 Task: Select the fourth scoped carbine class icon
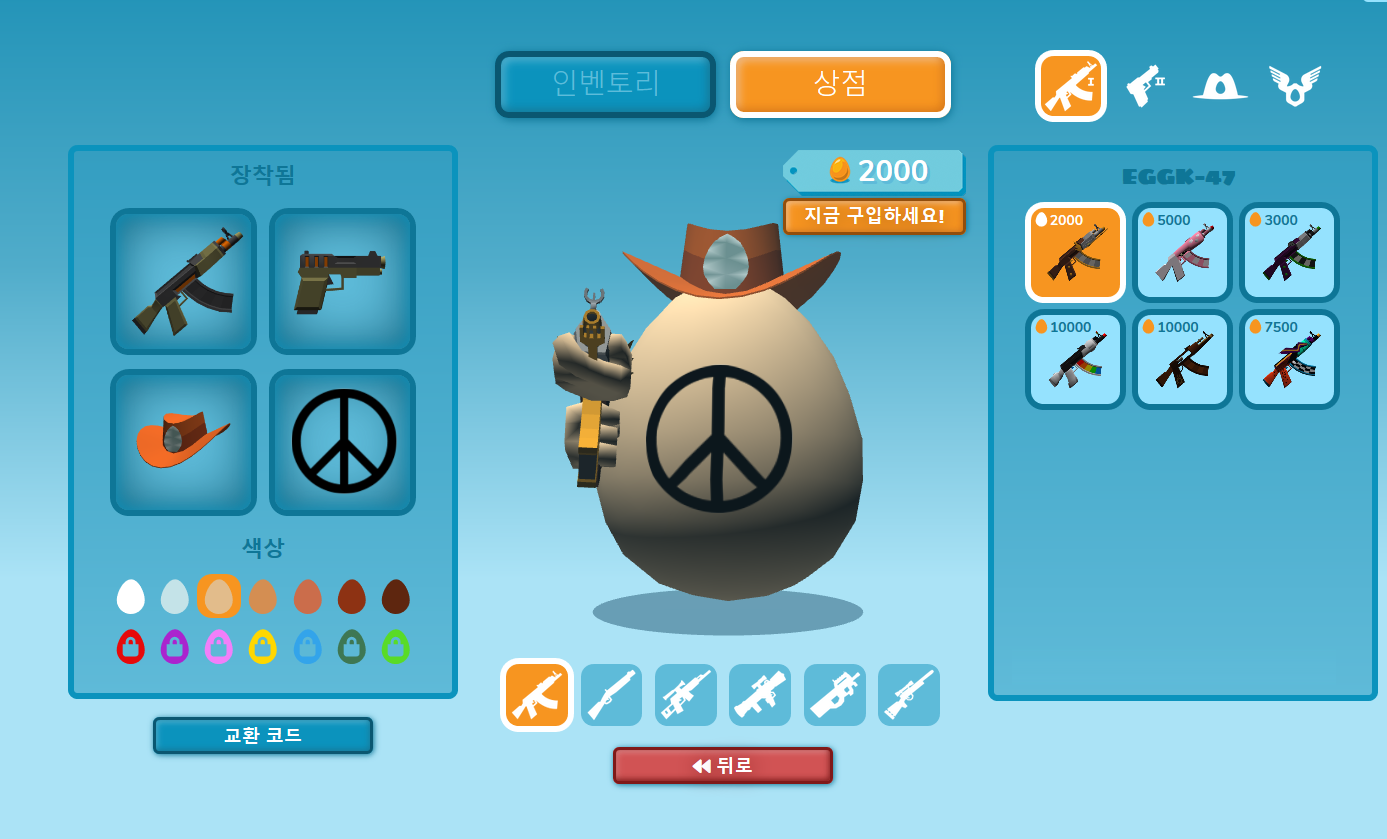tap(760, 694)
